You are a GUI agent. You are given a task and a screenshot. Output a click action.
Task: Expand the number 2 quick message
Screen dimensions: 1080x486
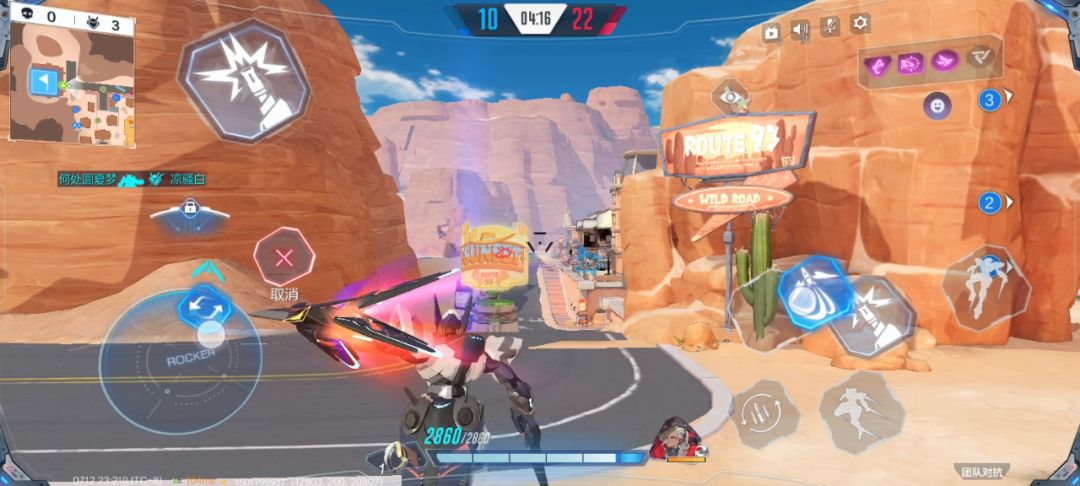pyautogui.click(x=991, y=203)
